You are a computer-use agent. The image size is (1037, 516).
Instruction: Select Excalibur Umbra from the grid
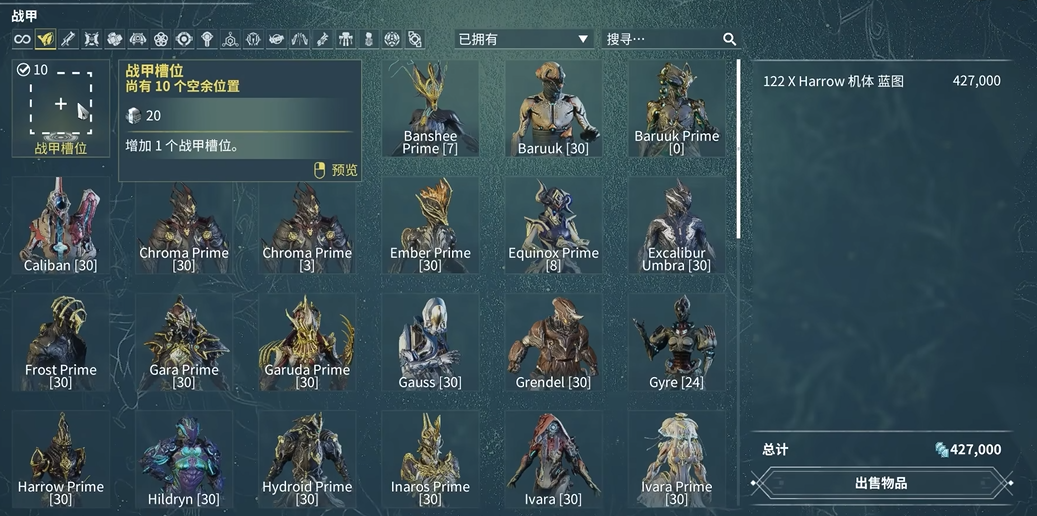click(x=676, y=226)
